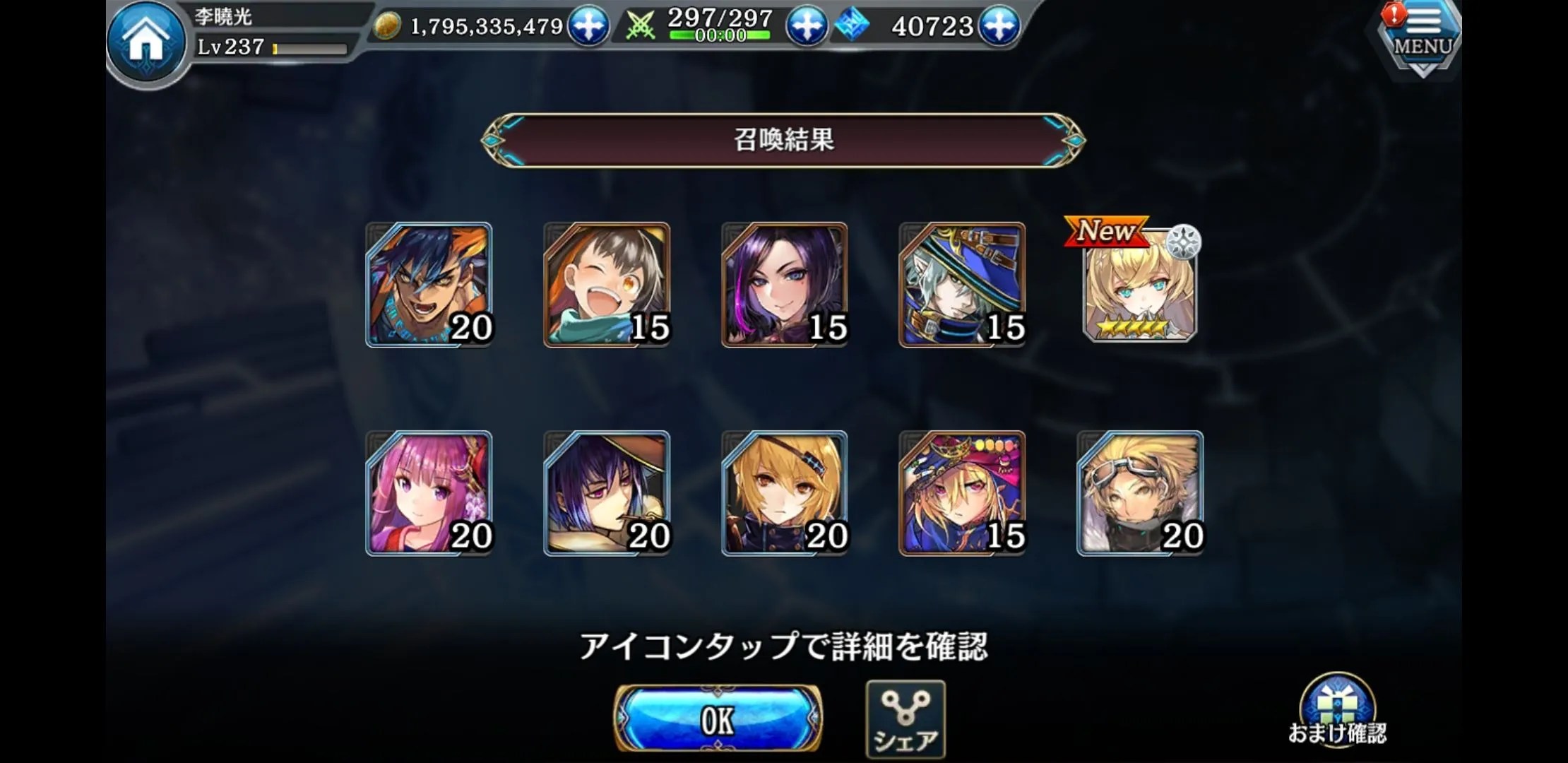The height and width of the screenshot is (763, 1568).
Task: Check the blonde character wearing goggles
Action: pyautogui.click(x=1139, y=493)
